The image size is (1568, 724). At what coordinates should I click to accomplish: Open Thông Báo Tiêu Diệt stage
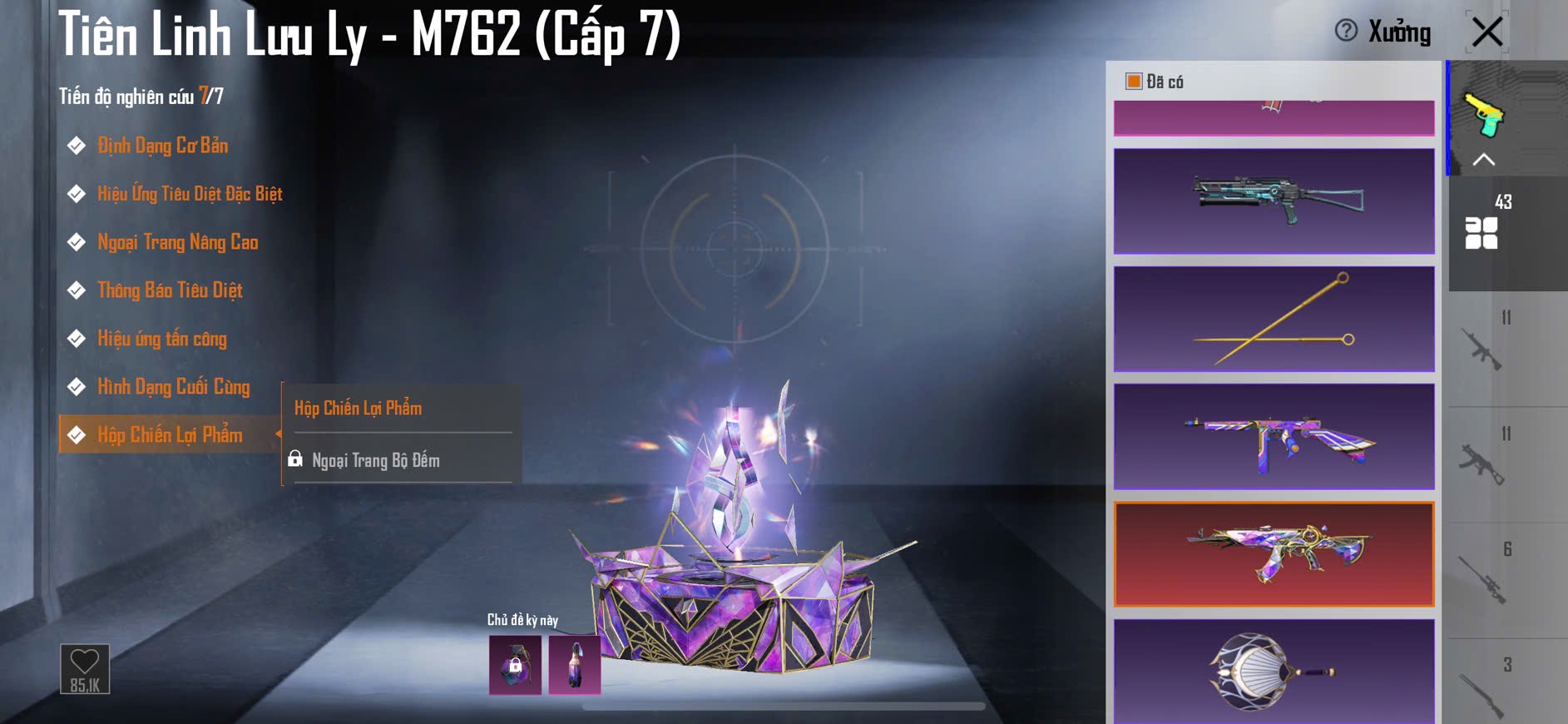click(x=170, y=290)
